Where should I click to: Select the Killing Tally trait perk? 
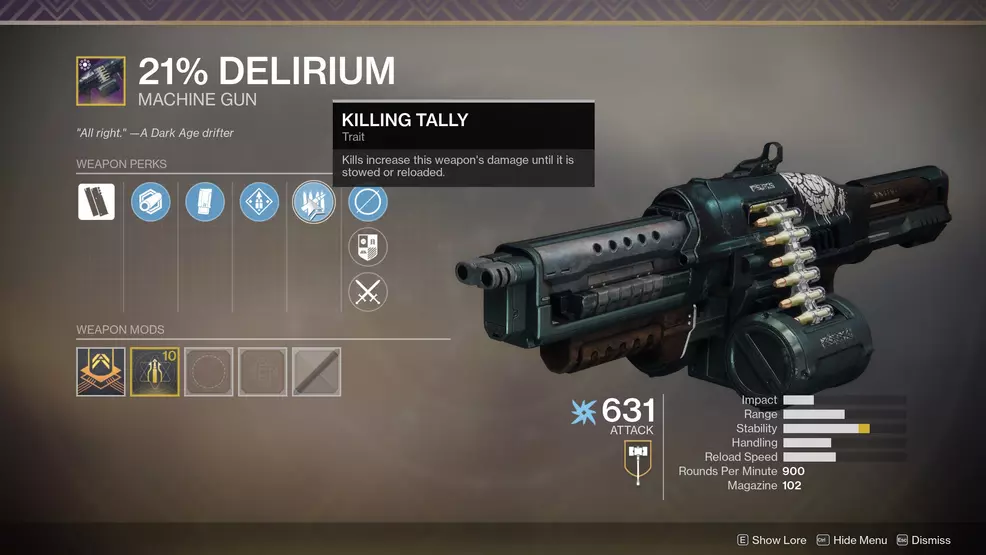click(313, 202)
